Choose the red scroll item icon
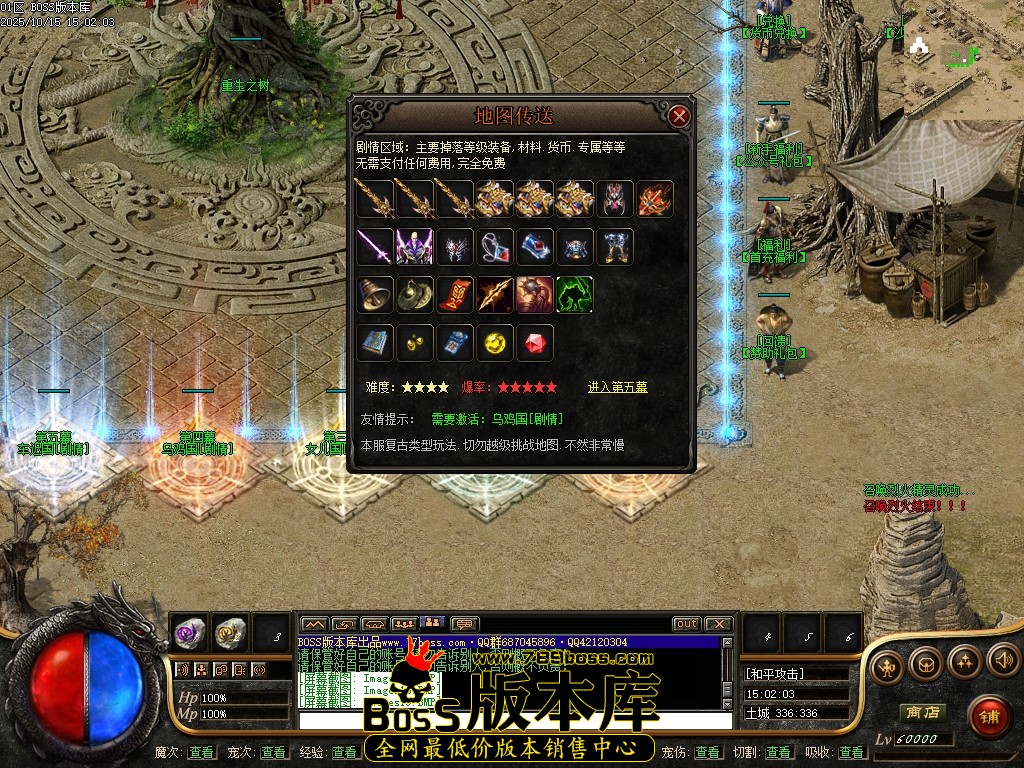Viewport: 1024px width, 768px height. pos(455,294)
